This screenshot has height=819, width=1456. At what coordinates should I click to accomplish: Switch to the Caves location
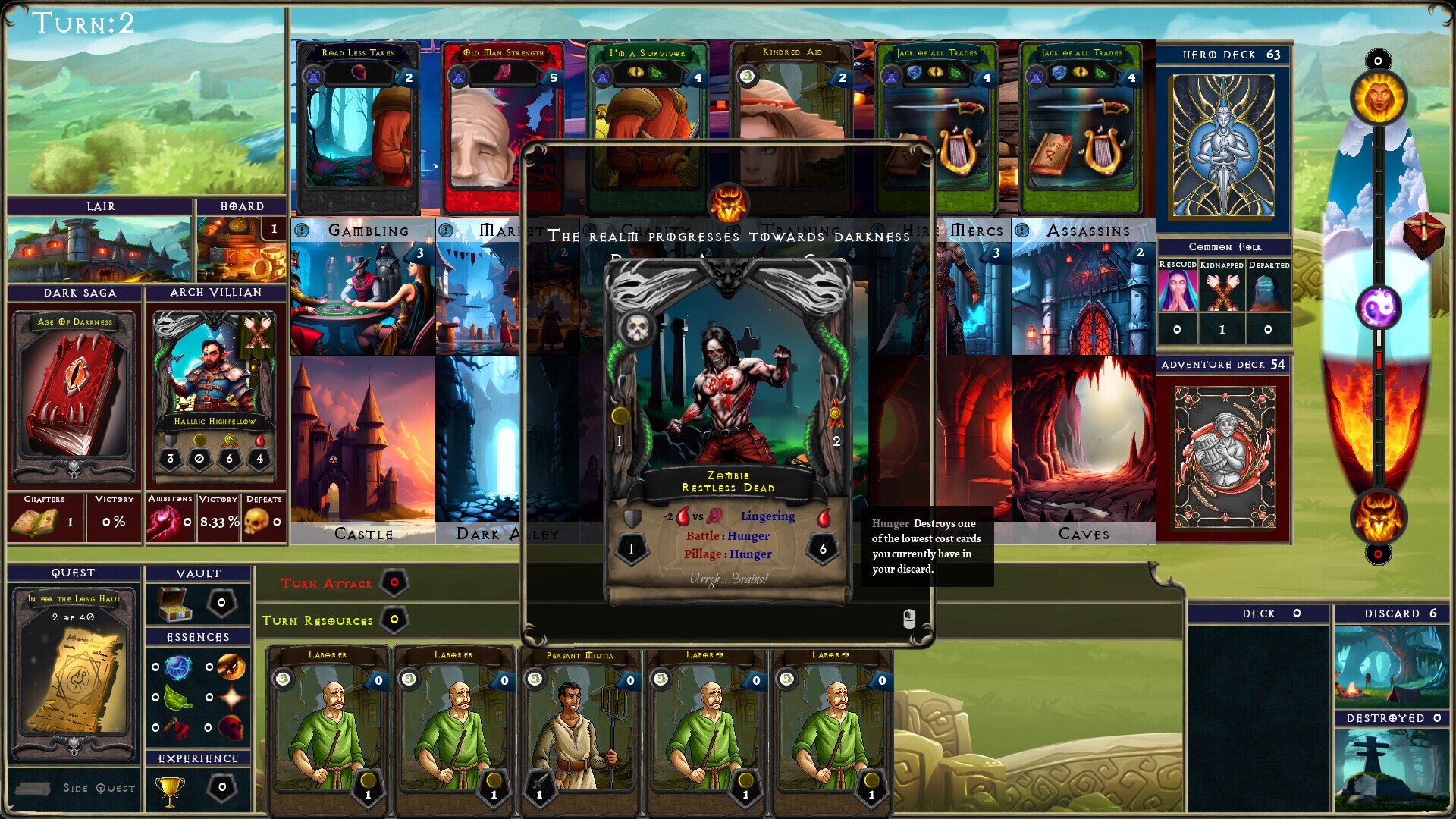click(x=1084, y=447)
